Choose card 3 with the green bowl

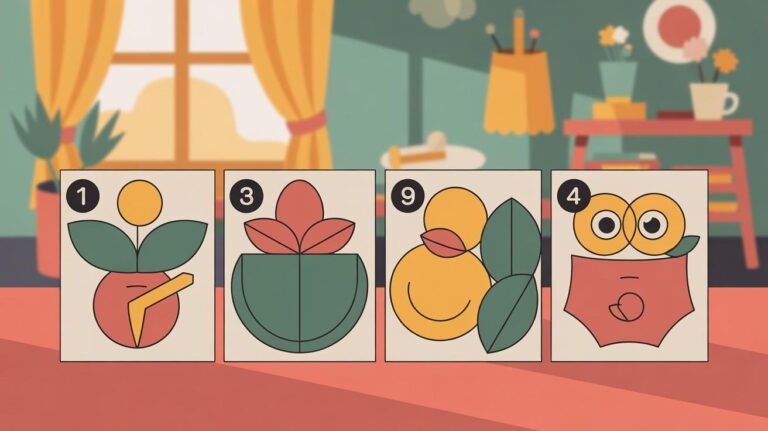tap(299, 265)
